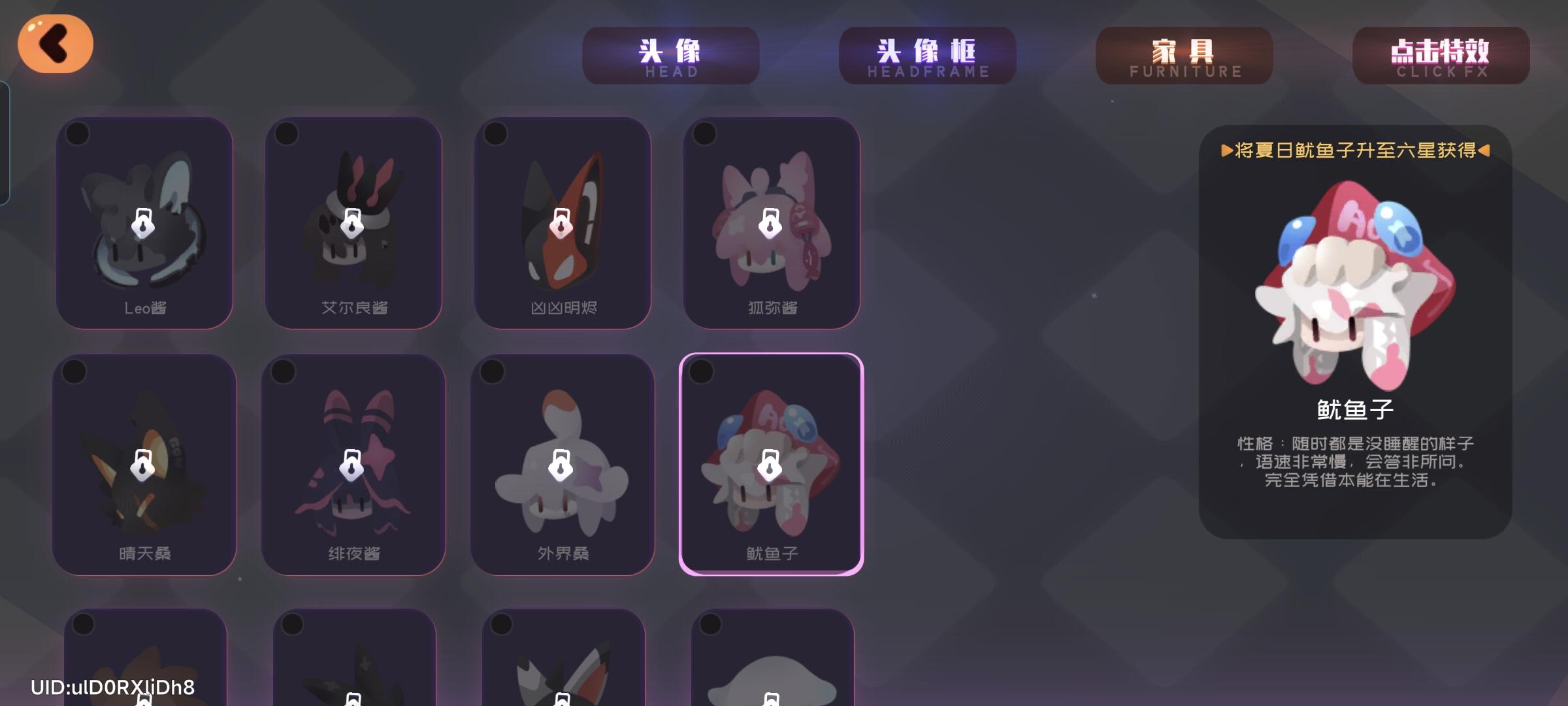Select the 凶凶明烬 avatar icon

coord(563,222)
